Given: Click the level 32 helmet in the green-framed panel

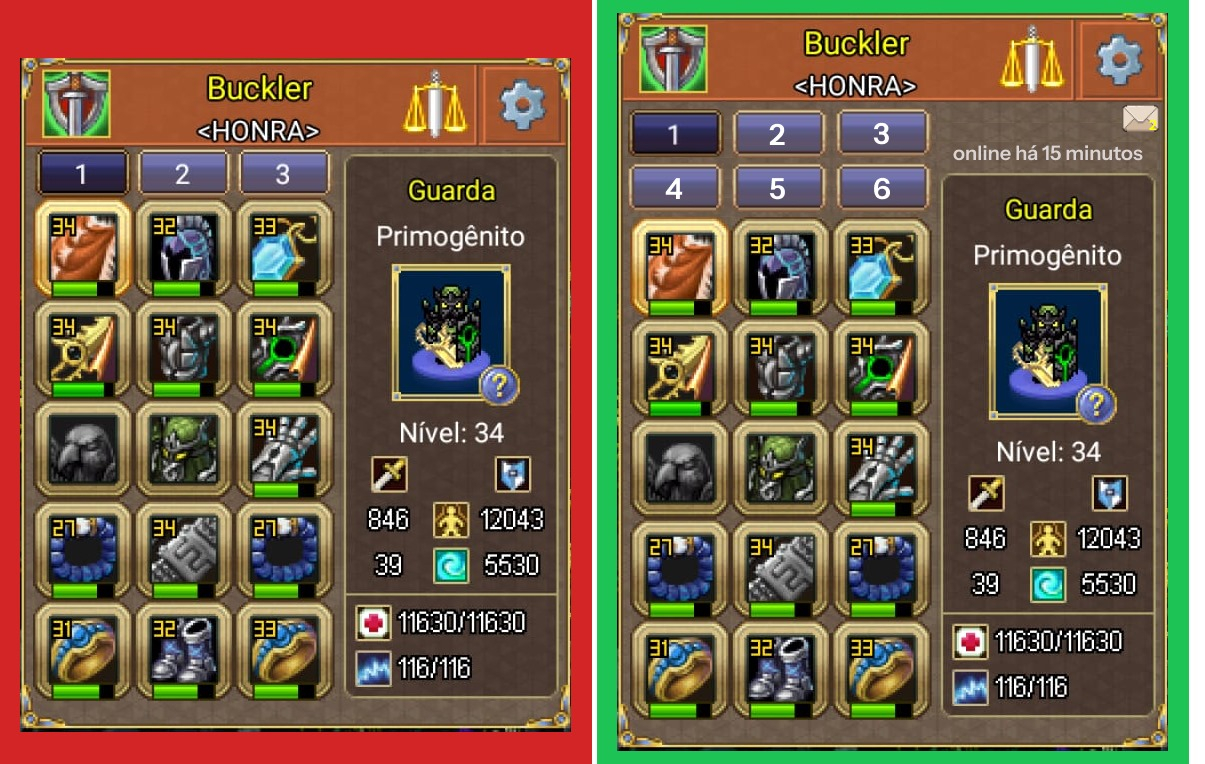Looking at the screenshot, I should [x=778, y=267].
